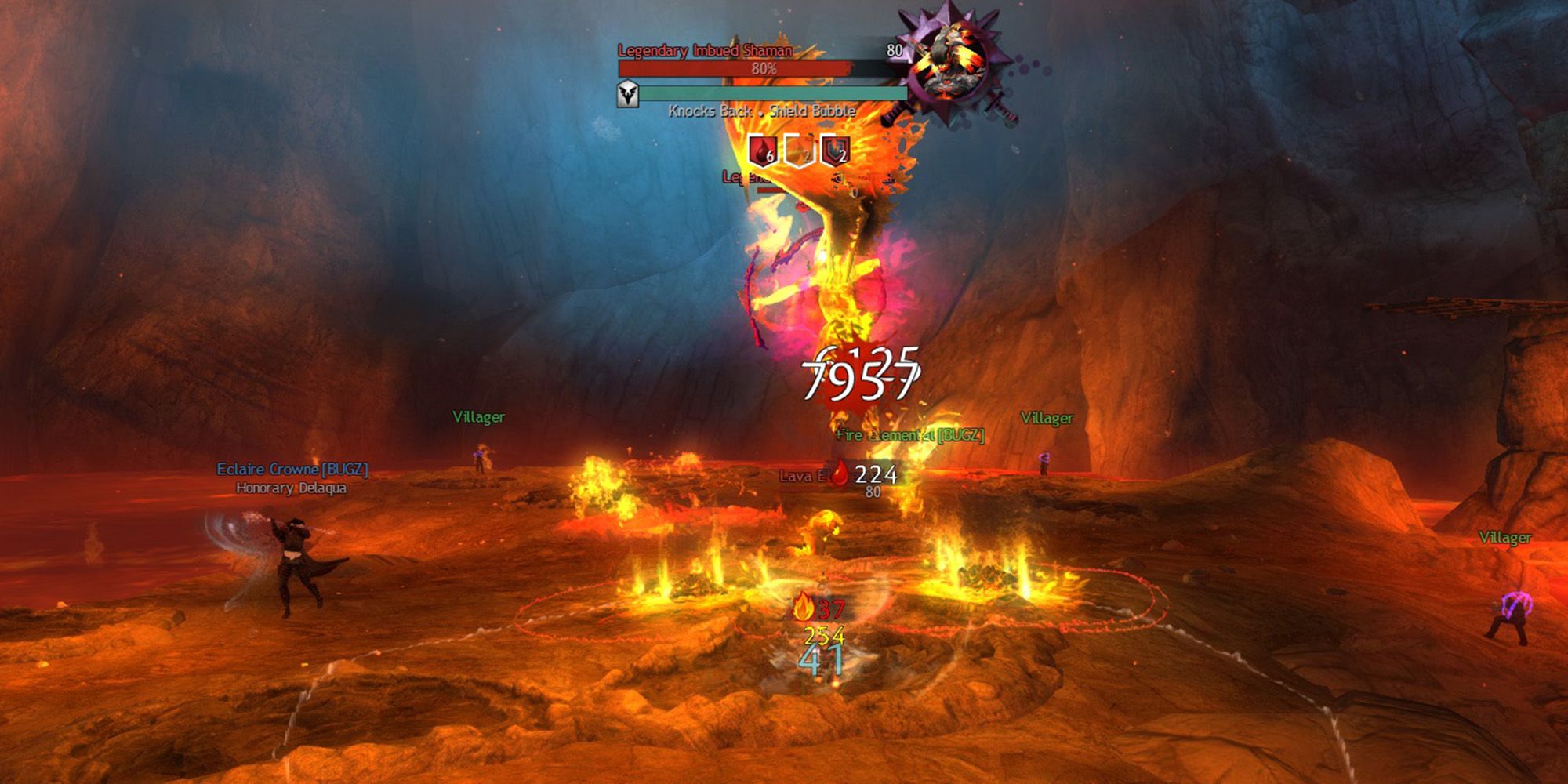Image resolution: width=1568 pixels, height=784 pixels.
Task: Select the shield condition icon with 2 stacks
Action: point(836,151)
